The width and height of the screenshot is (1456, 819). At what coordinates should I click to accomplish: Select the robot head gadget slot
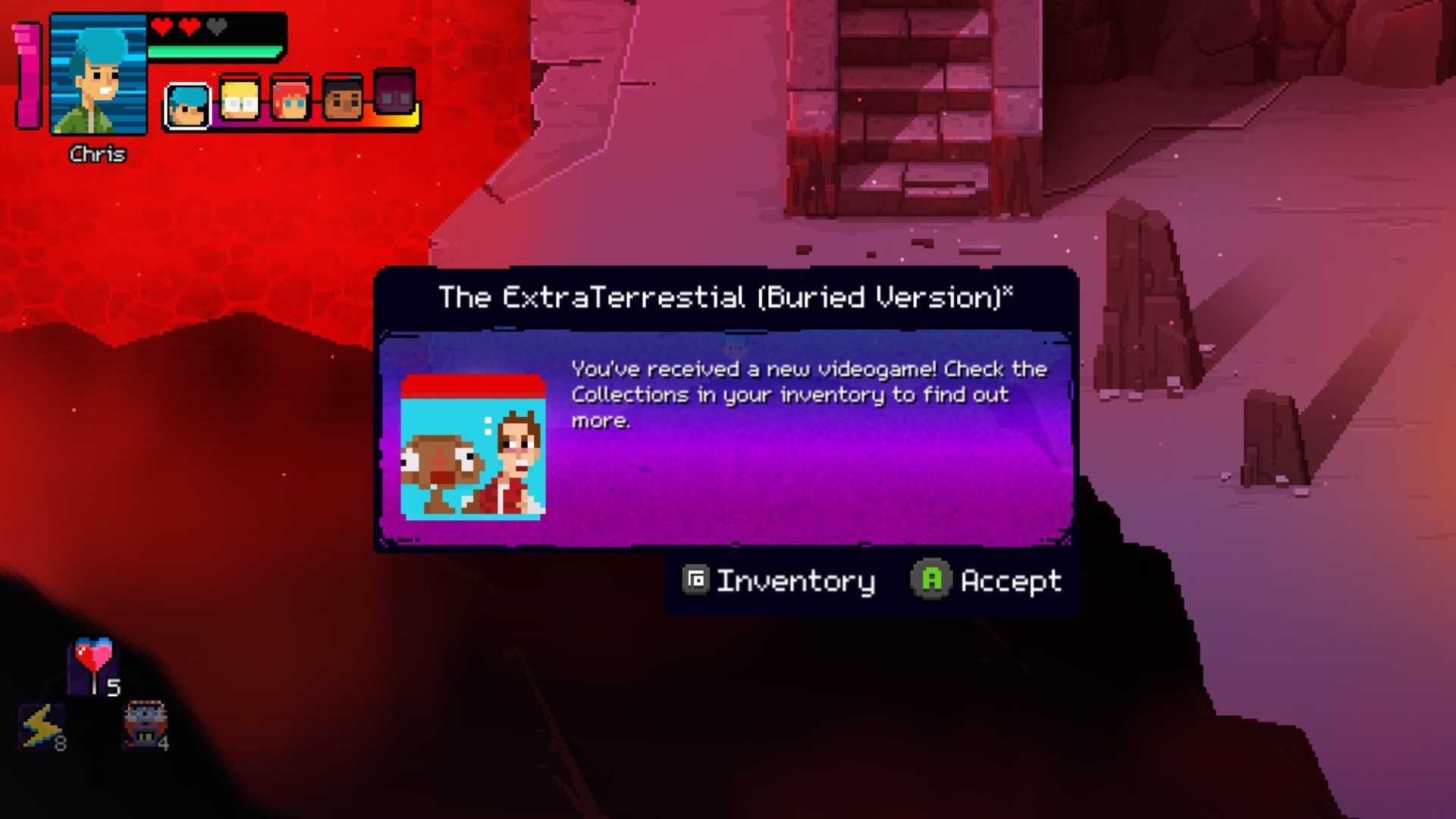(144, 725)
